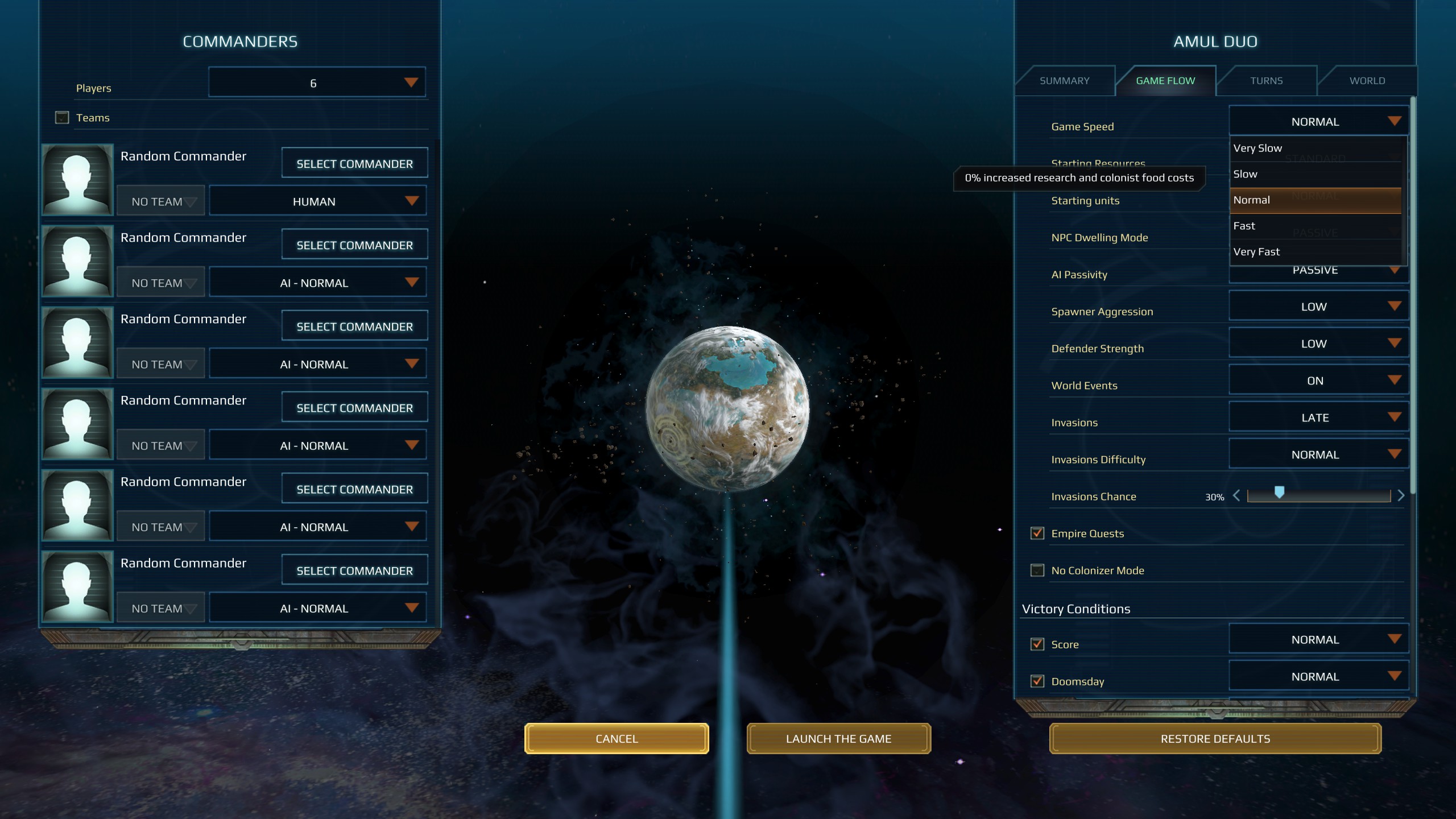Switch to the World tab
This screenshot has width=1456, height=819.
(x=1368, y=80)
